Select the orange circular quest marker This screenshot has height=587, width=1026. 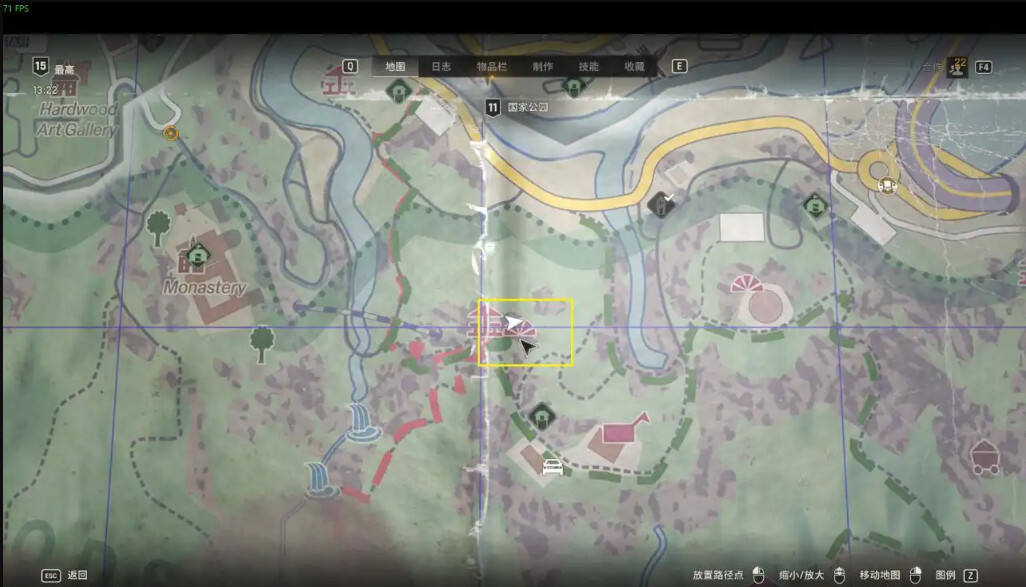point(171,132)
